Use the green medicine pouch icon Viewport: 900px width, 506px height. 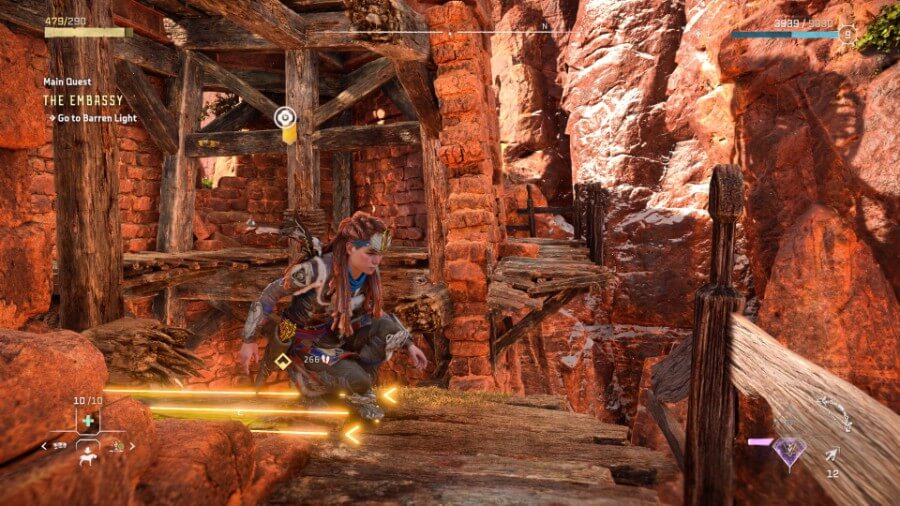coord(89,421)
